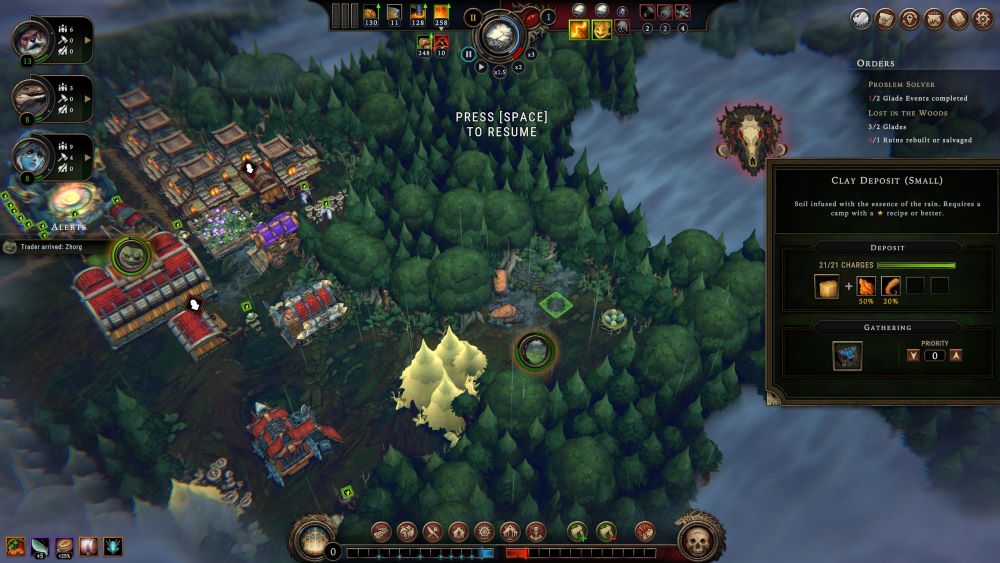Open the harpy species portrait panel

coord(30,156)
